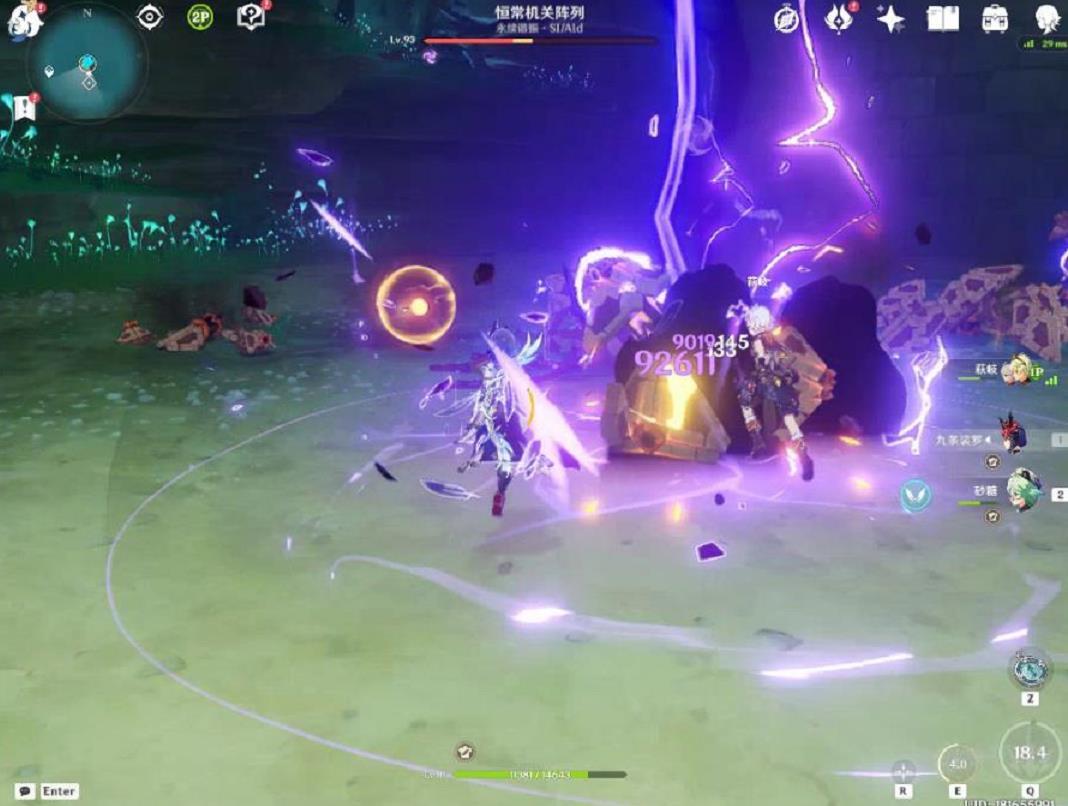Open the green 2P co-op icon
Image resolution: width=1068 pixels, height=806 pixels.
pyautogui.click(x=200, y=17)
